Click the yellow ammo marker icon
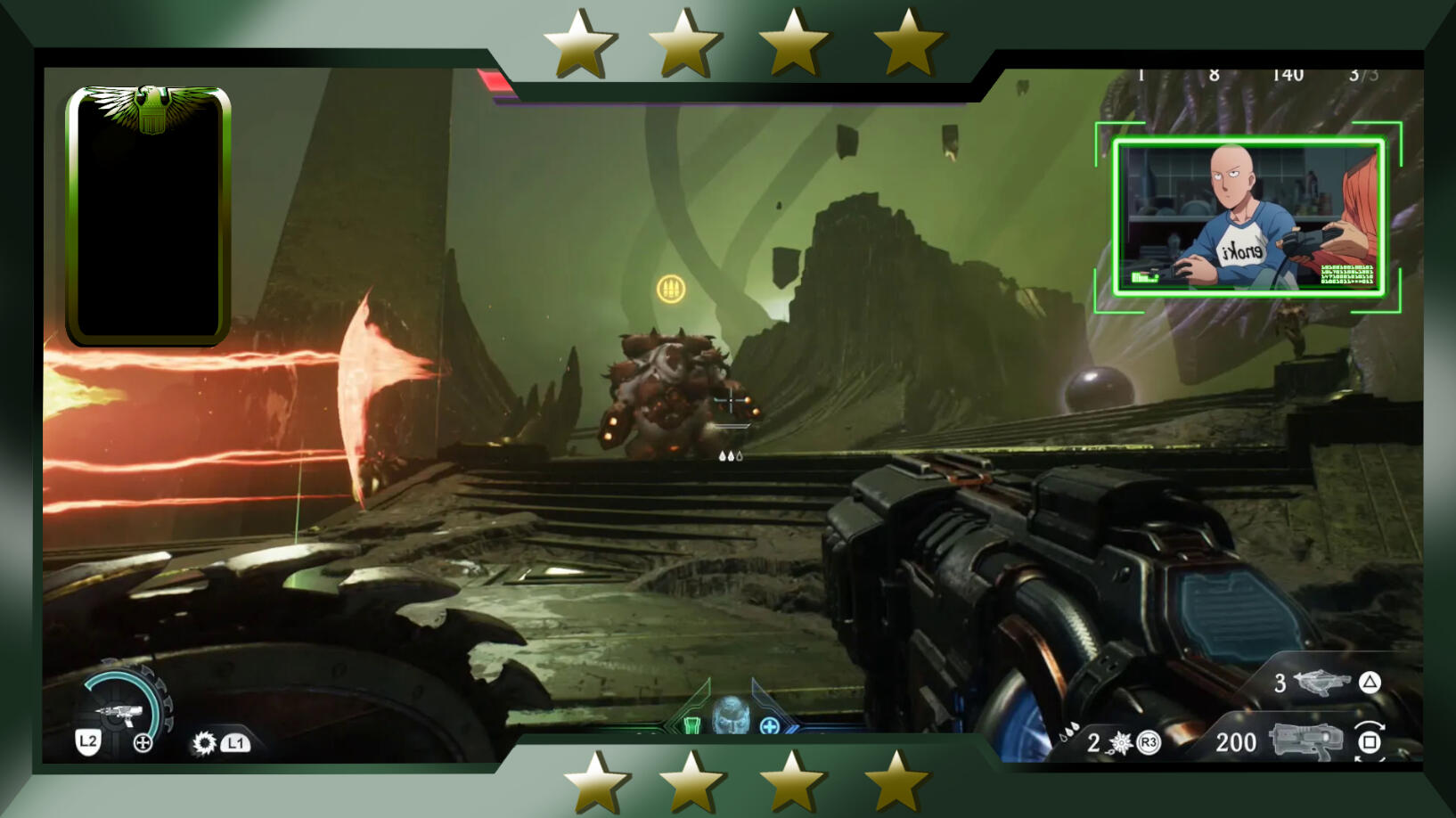Viewport: 1456px width, 818px height. pyautogui.click(x=671, y=289)
